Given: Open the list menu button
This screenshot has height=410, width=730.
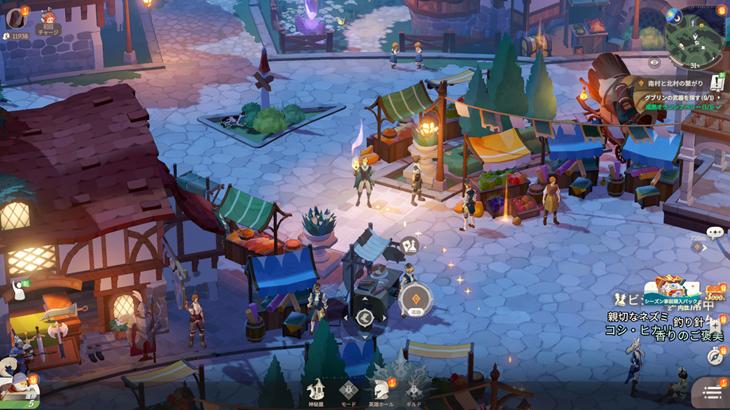Looking at the screenshot, I should tap(711, 393).
